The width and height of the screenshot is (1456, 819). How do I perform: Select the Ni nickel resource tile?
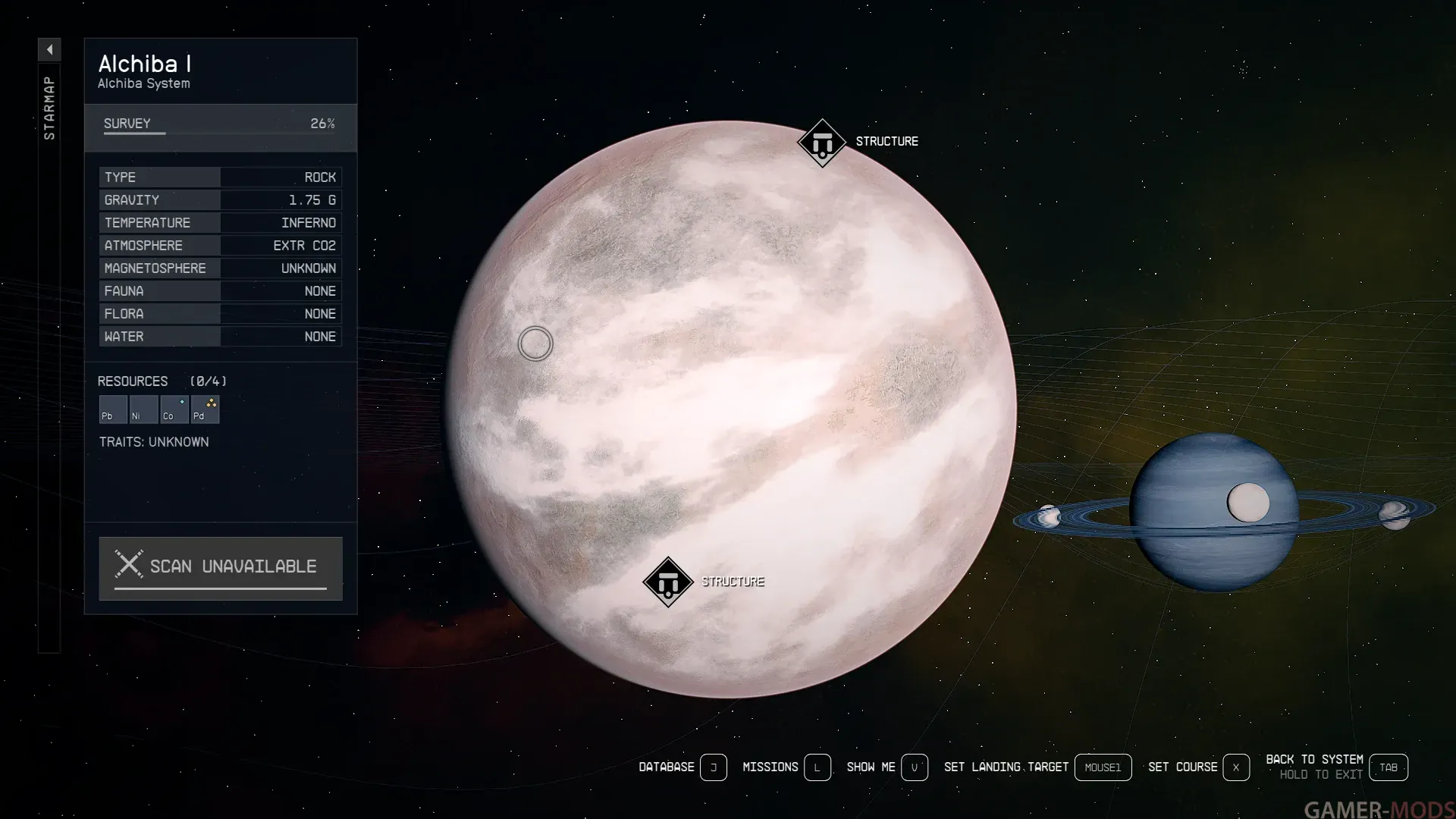[x=143, y=409]
